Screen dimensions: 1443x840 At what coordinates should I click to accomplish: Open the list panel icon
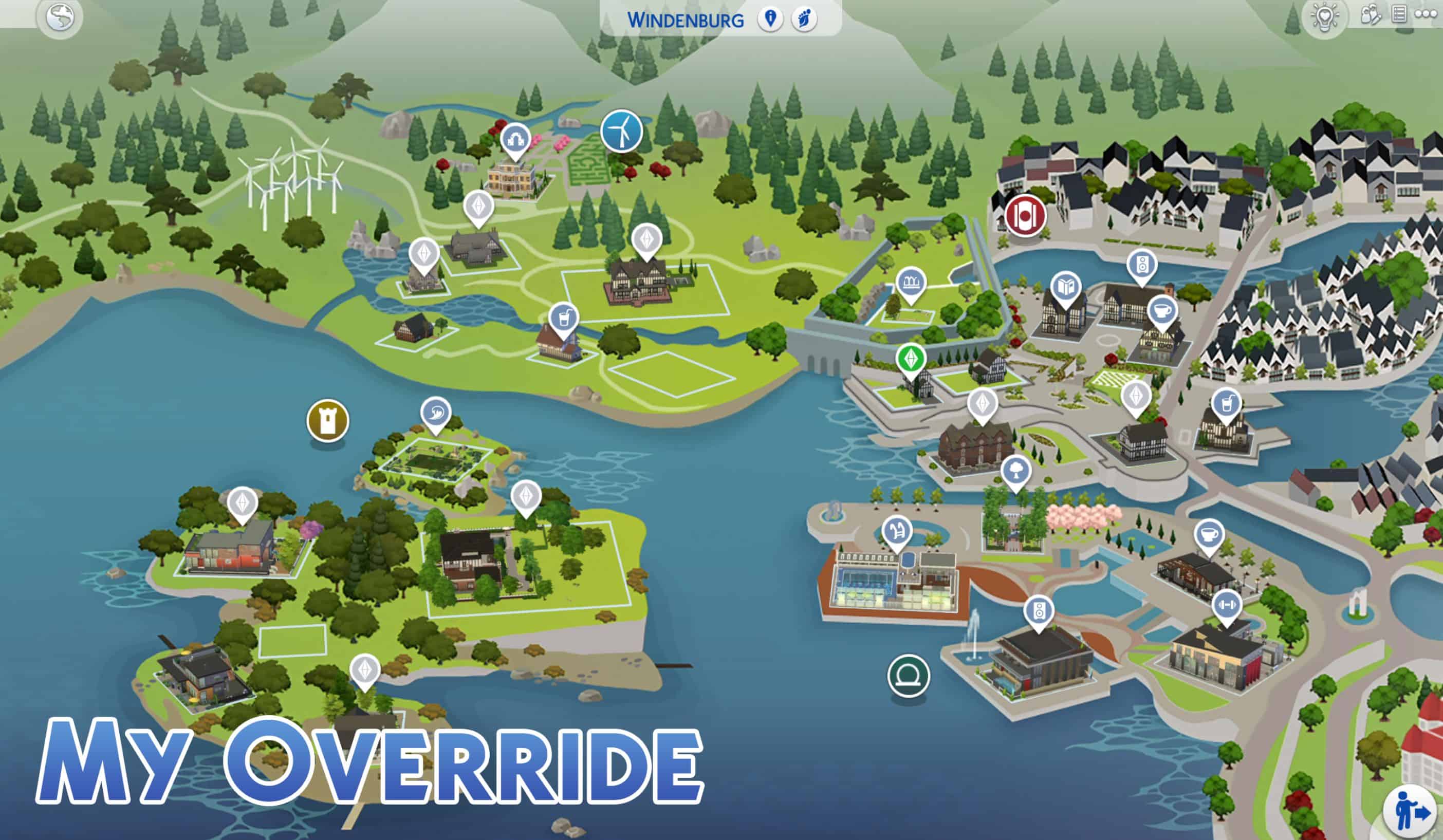[x=1399, y=14]
